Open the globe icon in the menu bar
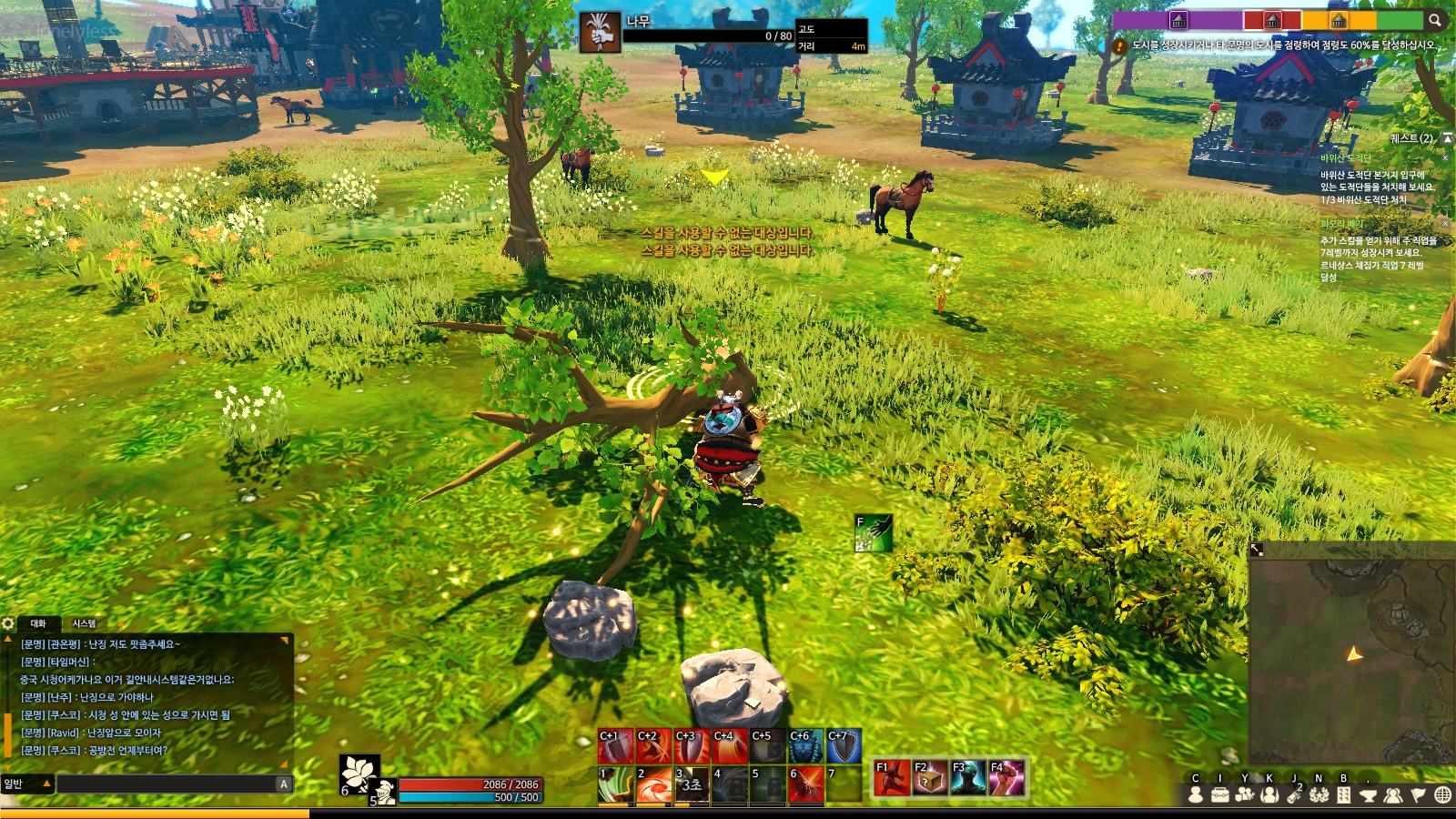The image size is (1456, 819). (1442, 794)
